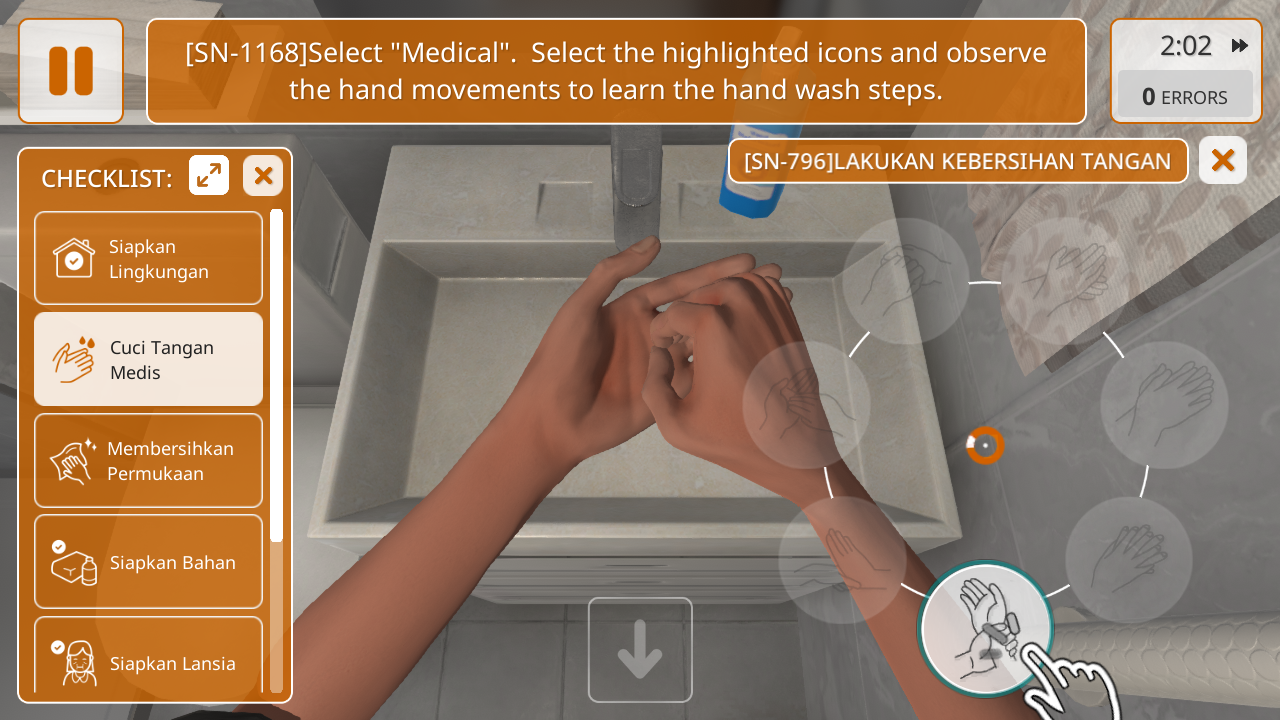1280x720 pixels.
Task: Select Siapkan Bahan checklist item
Action: point(148,561)
